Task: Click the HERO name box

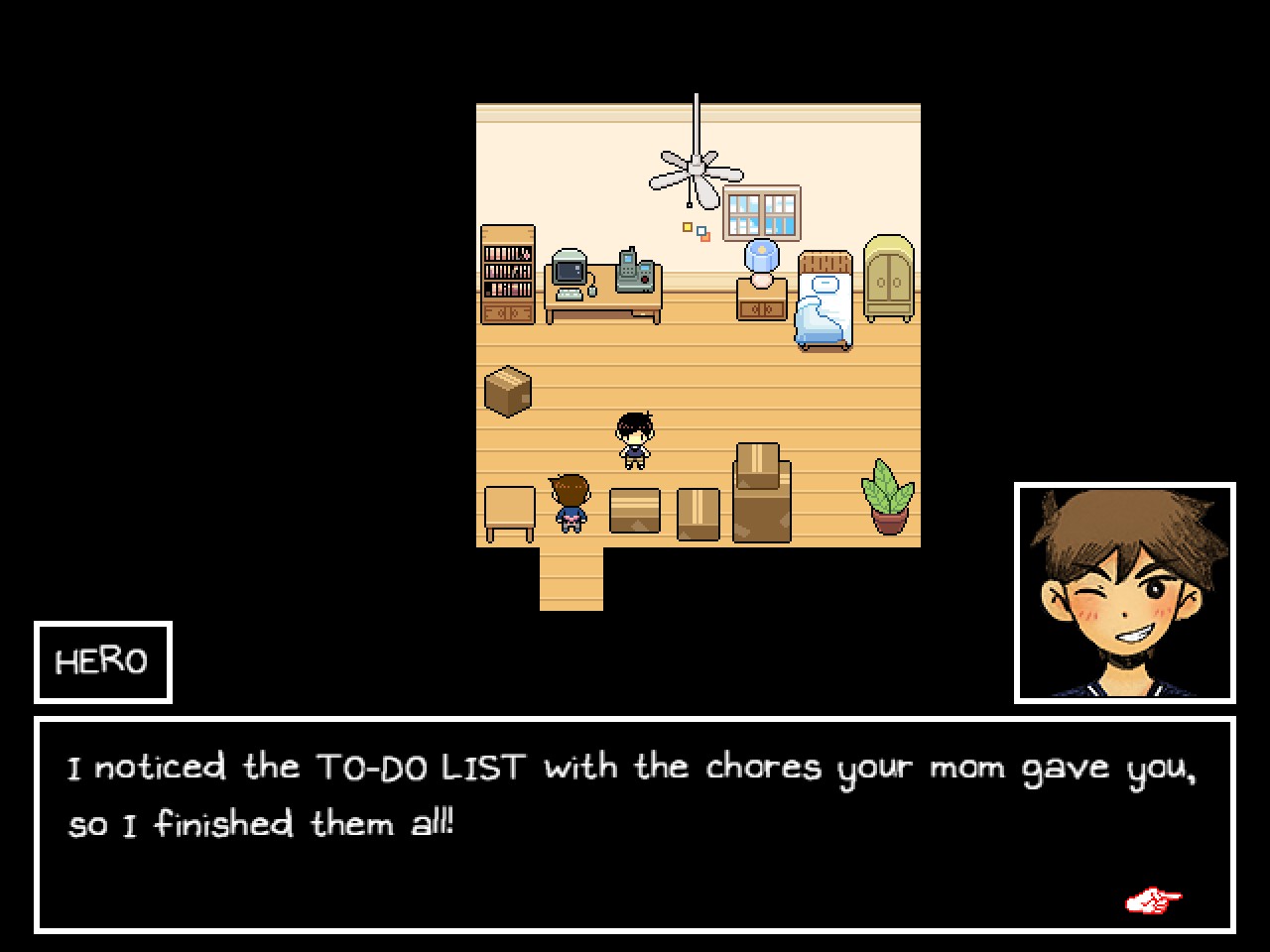Action: pyautogui.click(x=102, y=660)
